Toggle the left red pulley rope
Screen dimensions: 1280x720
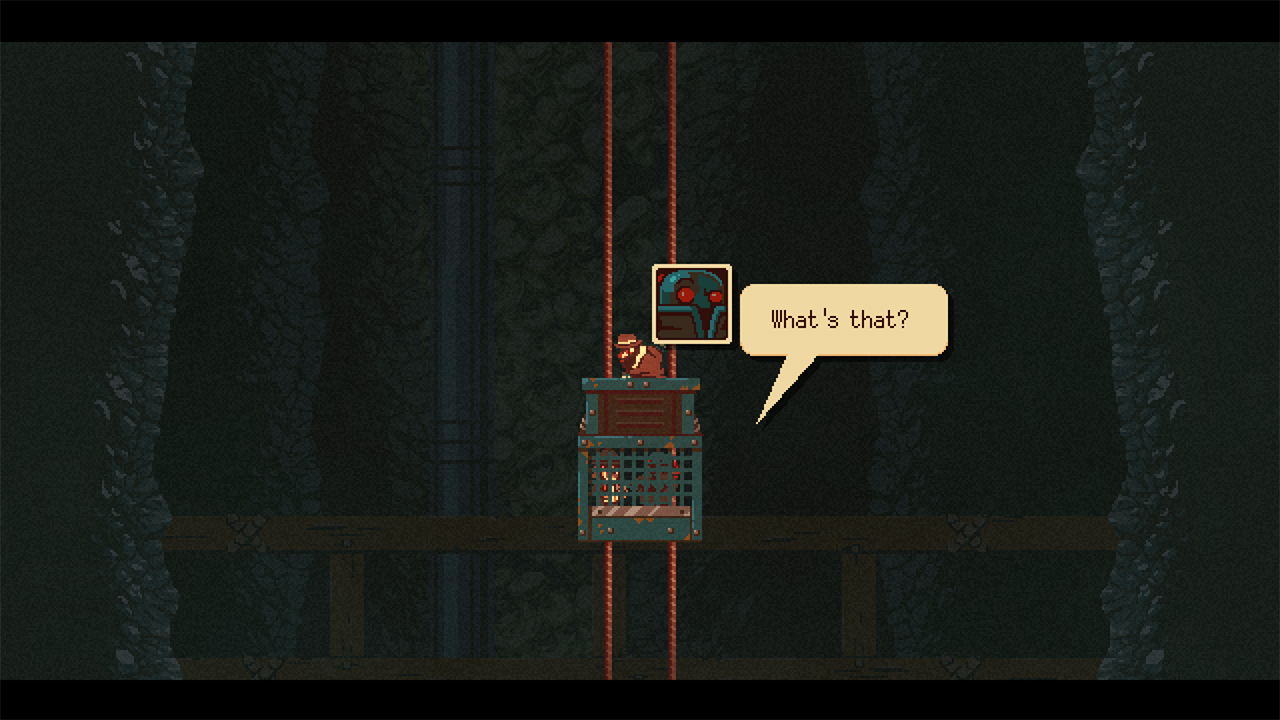pos(609,200)
